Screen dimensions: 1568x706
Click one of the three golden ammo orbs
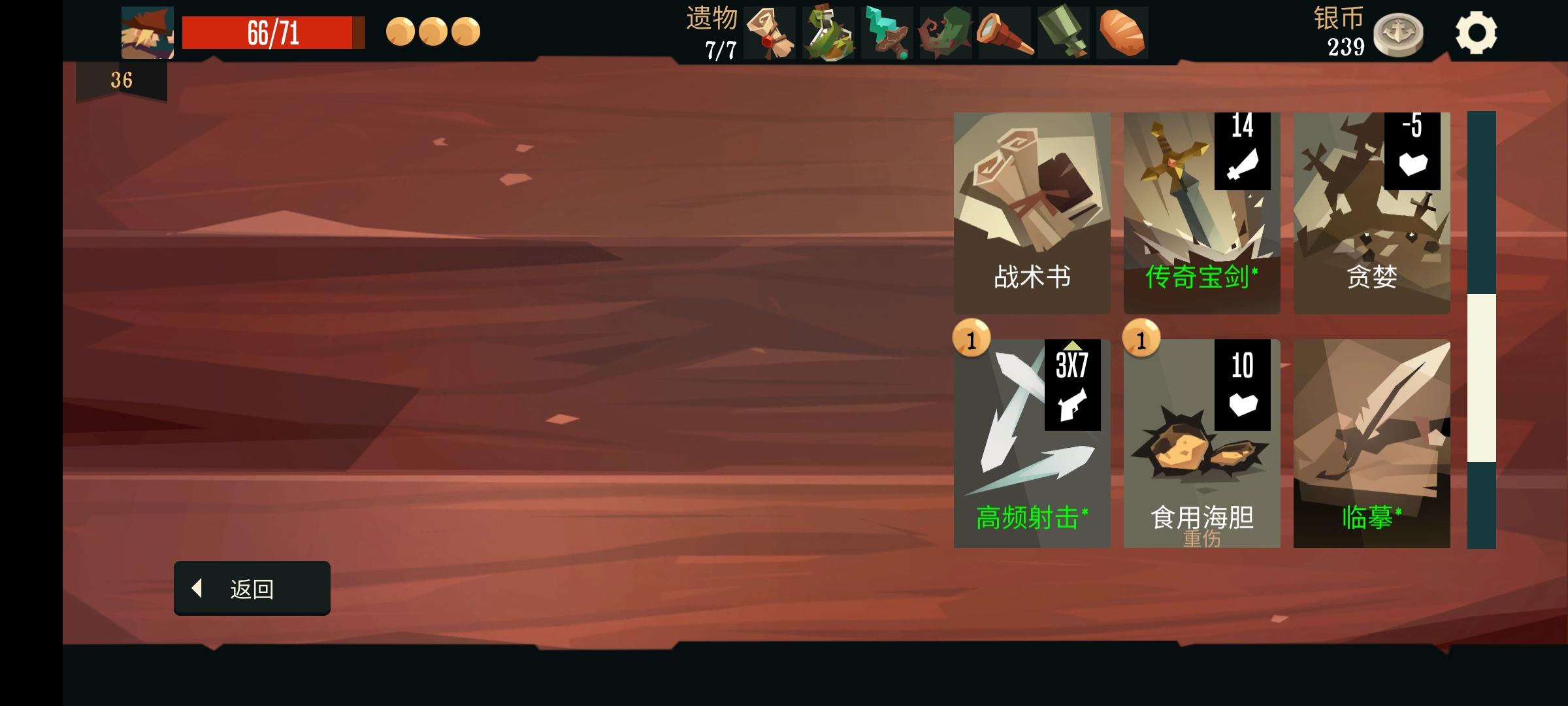(x=400, y=30)
